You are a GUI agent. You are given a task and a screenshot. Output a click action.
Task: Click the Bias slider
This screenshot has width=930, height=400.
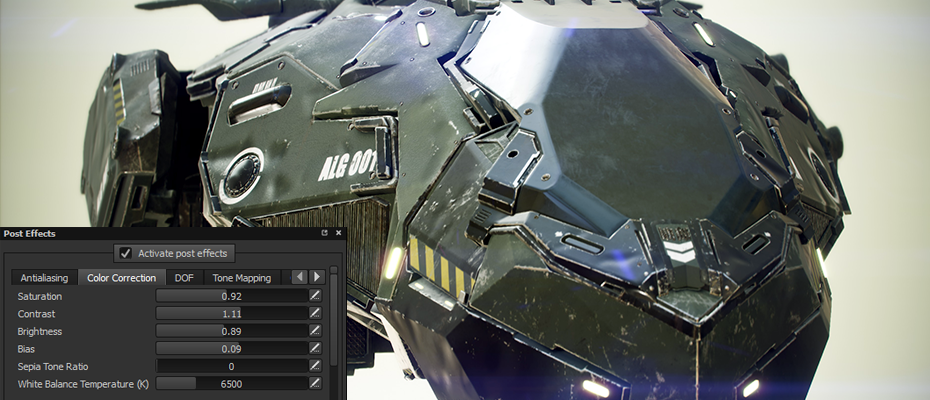point(231,348)
